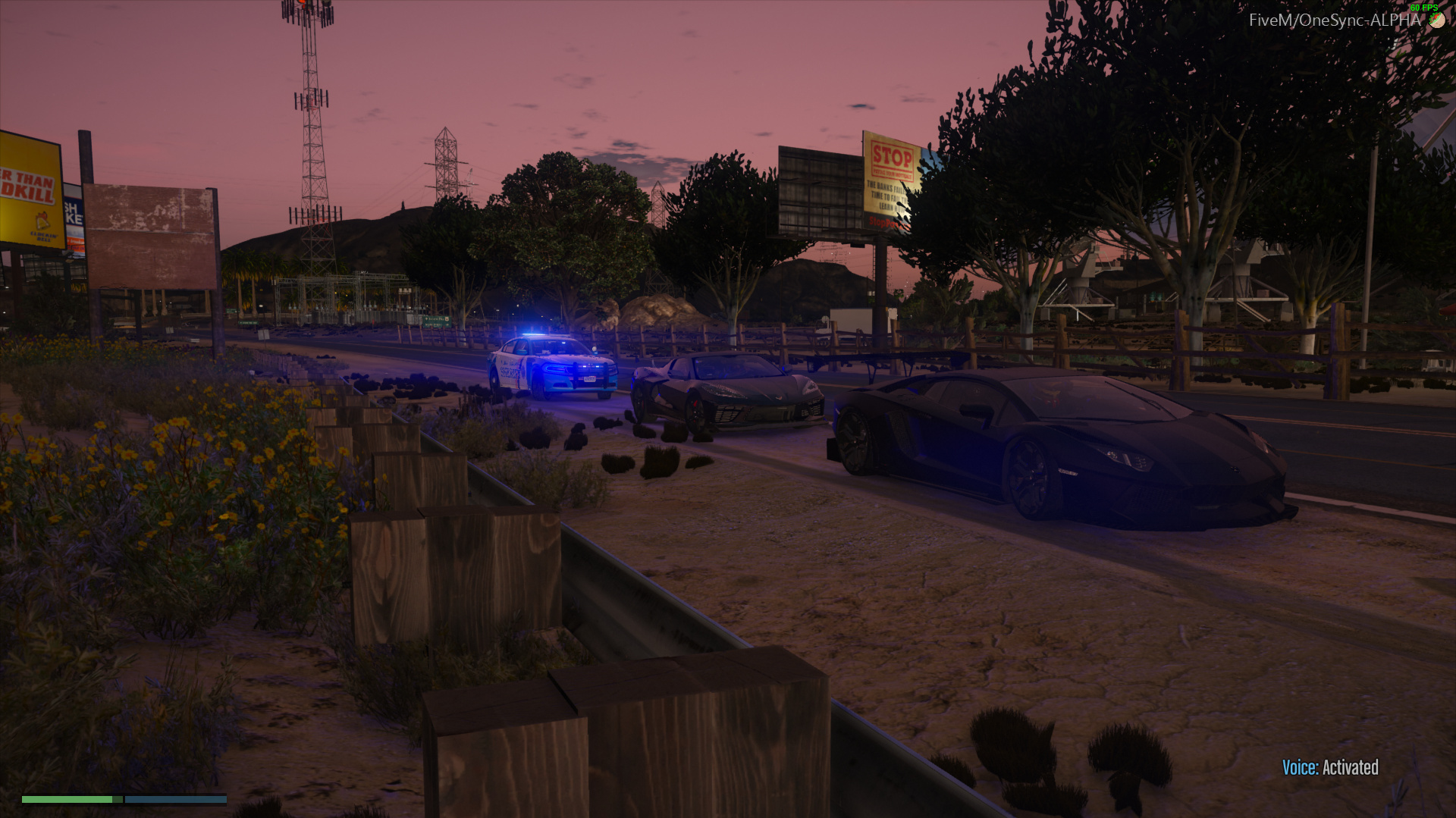Click the blue stamina bar
This screenshot has height=818, width=1456.
pyautogui.click(x=176, y=799)
